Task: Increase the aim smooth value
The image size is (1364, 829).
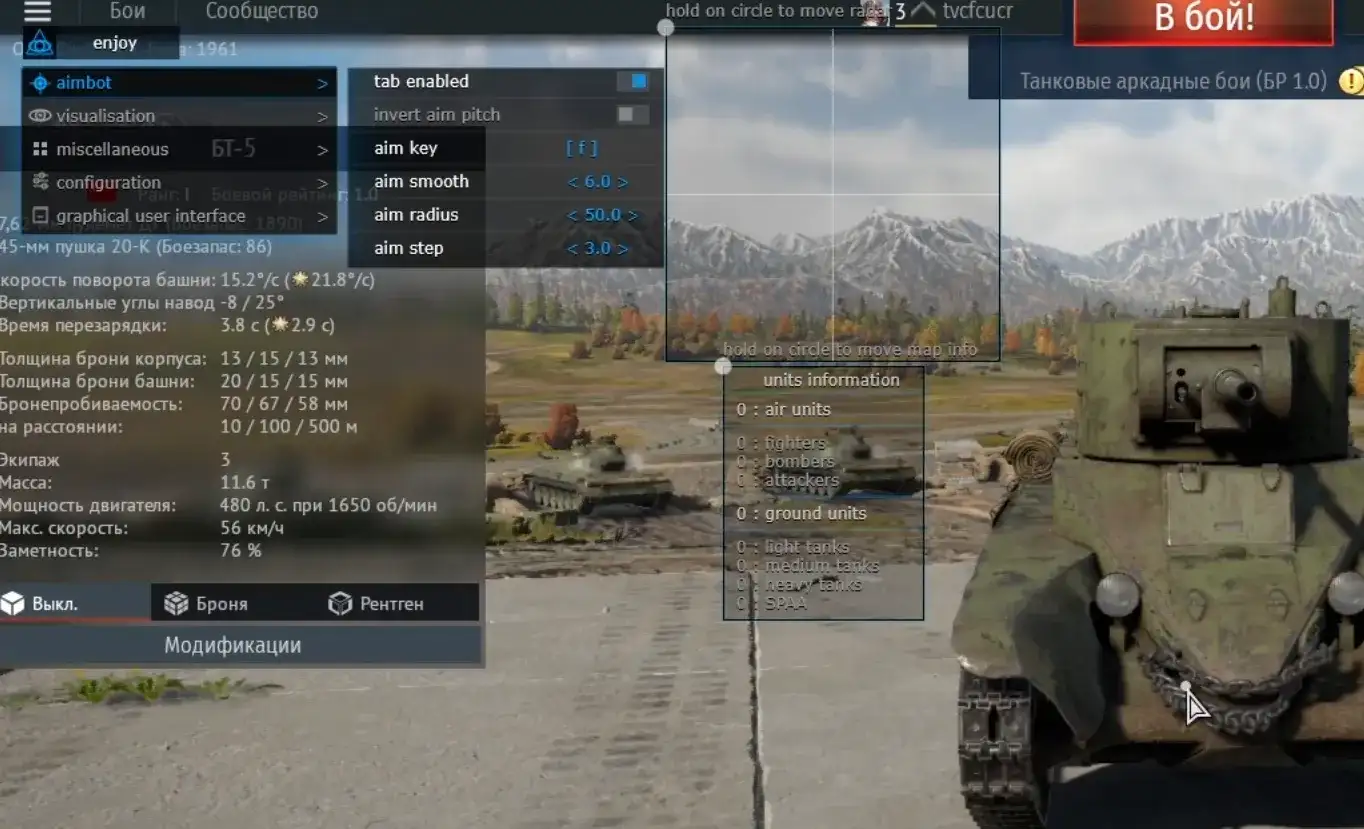Action: pos(623,182)
